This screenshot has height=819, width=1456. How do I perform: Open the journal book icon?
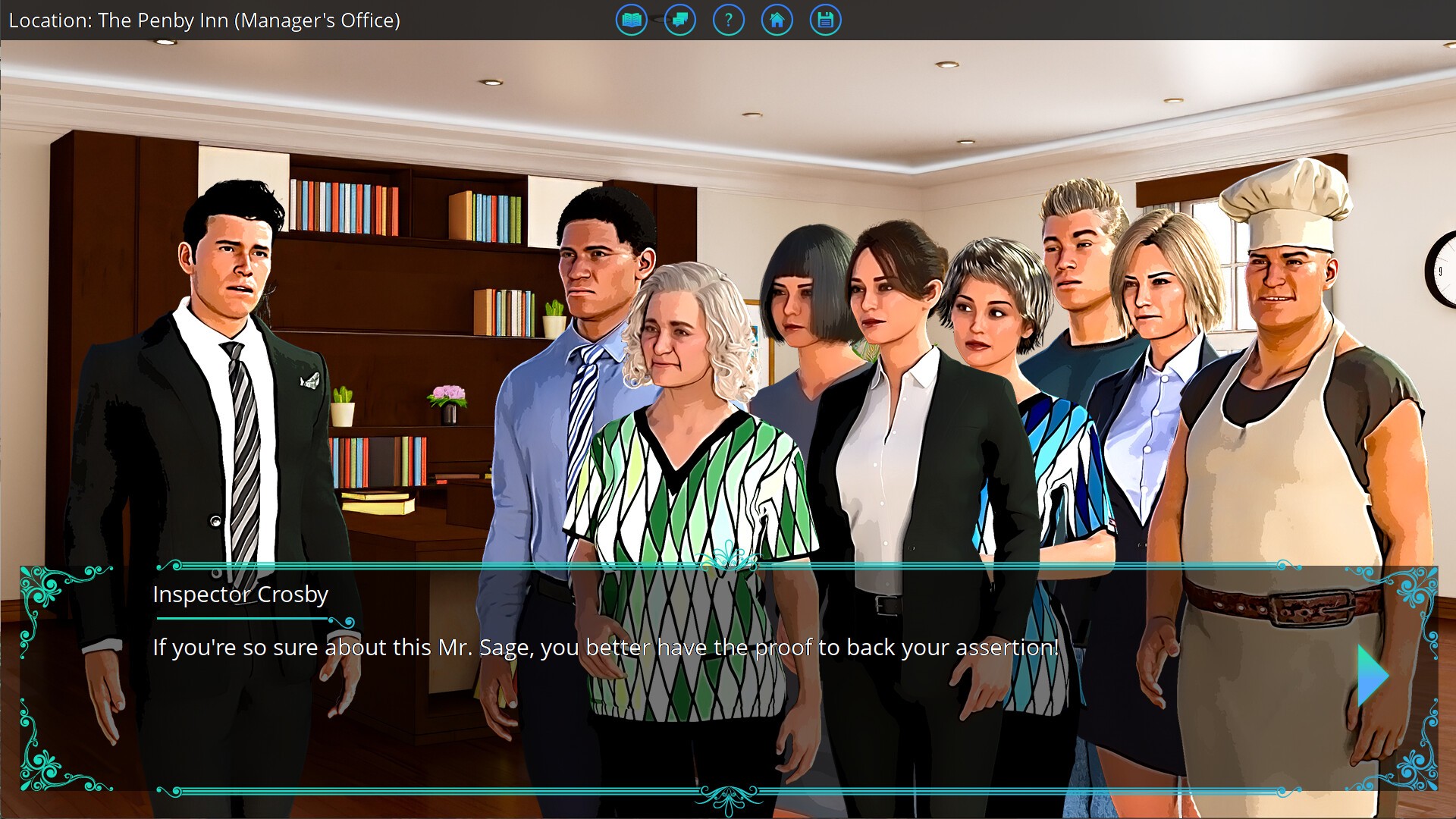point(631,20)
